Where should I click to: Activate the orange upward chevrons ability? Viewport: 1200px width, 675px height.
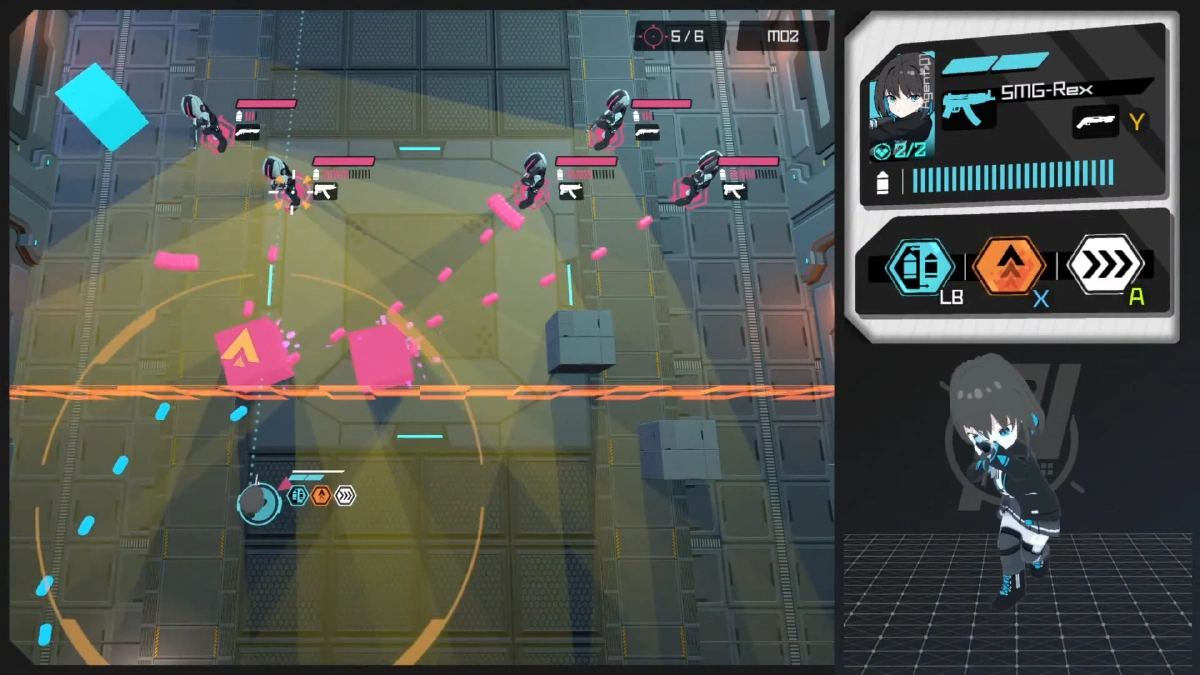[1009, 266]
